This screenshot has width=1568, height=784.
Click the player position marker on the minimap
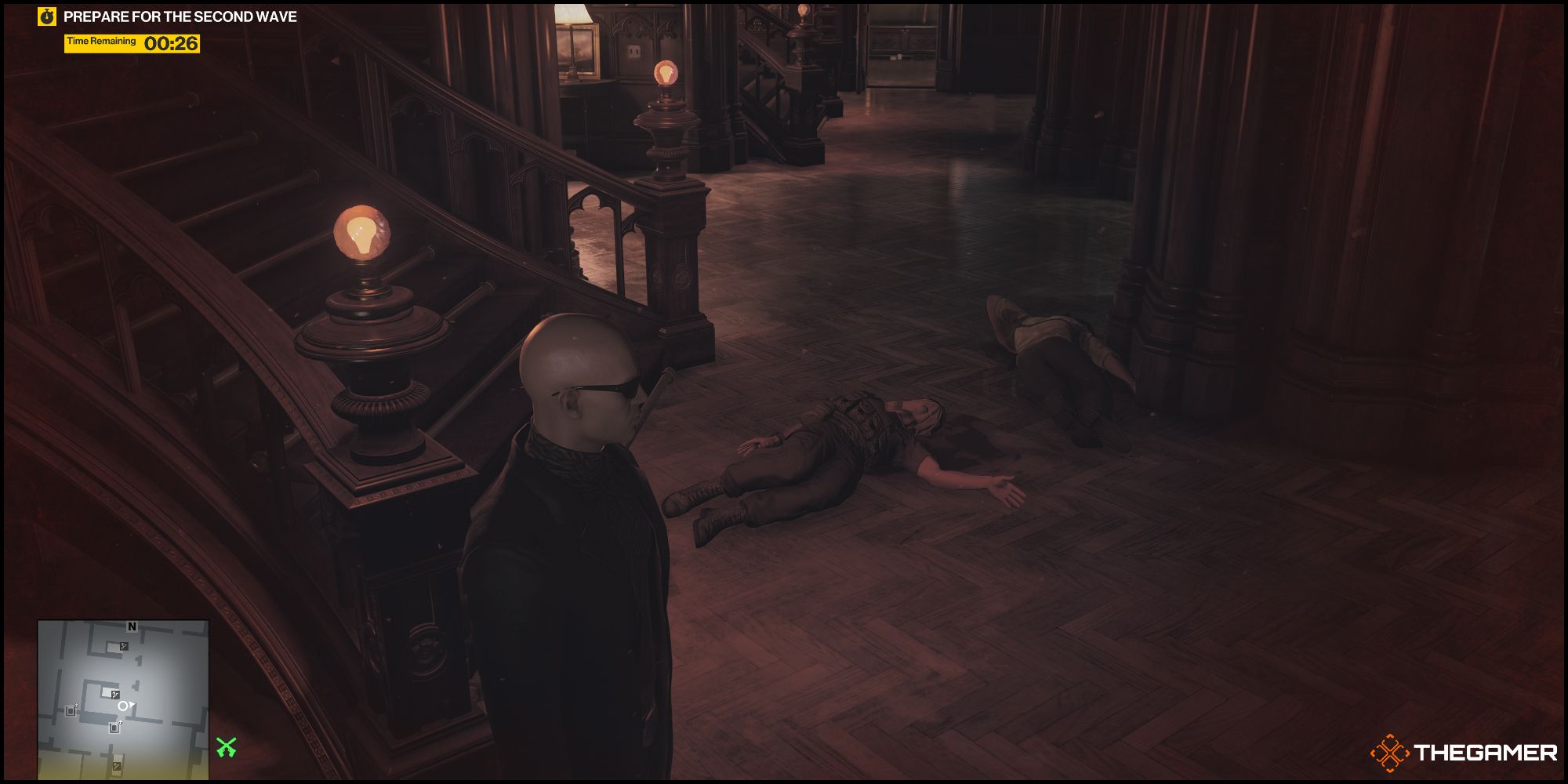click(124, 706)
